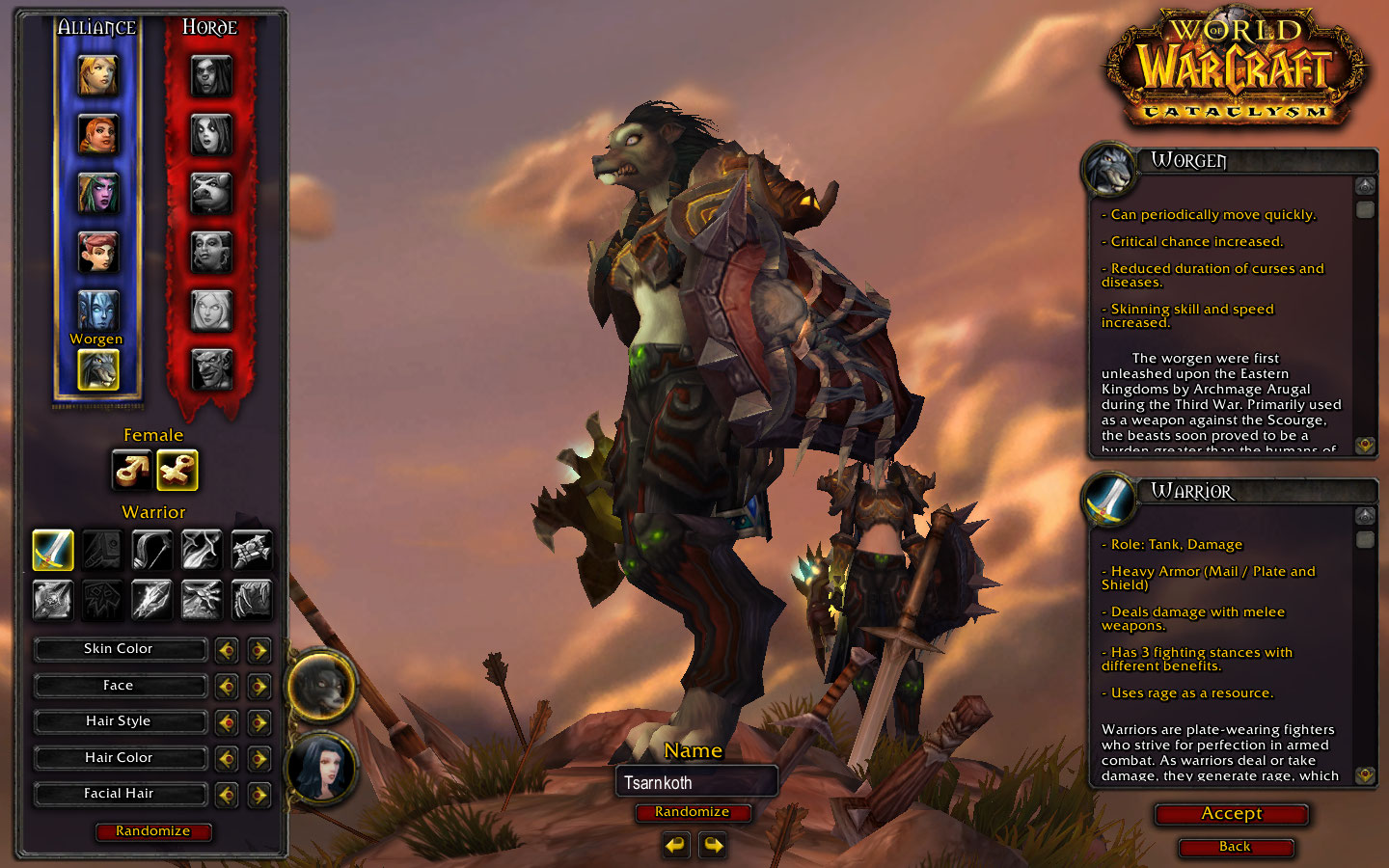Preview the human form portrait
Viewport: 1389px width, 868px height.
[x=322, y=769]
